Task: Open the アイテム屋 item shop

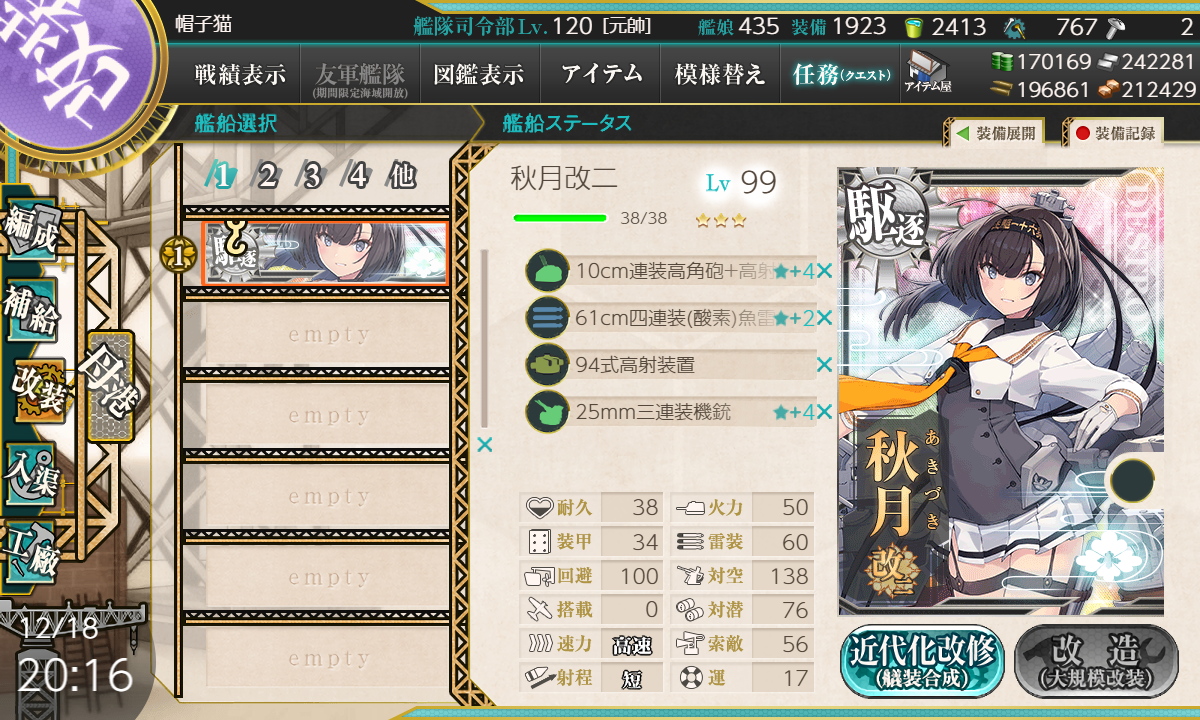Action: (928, 72)
